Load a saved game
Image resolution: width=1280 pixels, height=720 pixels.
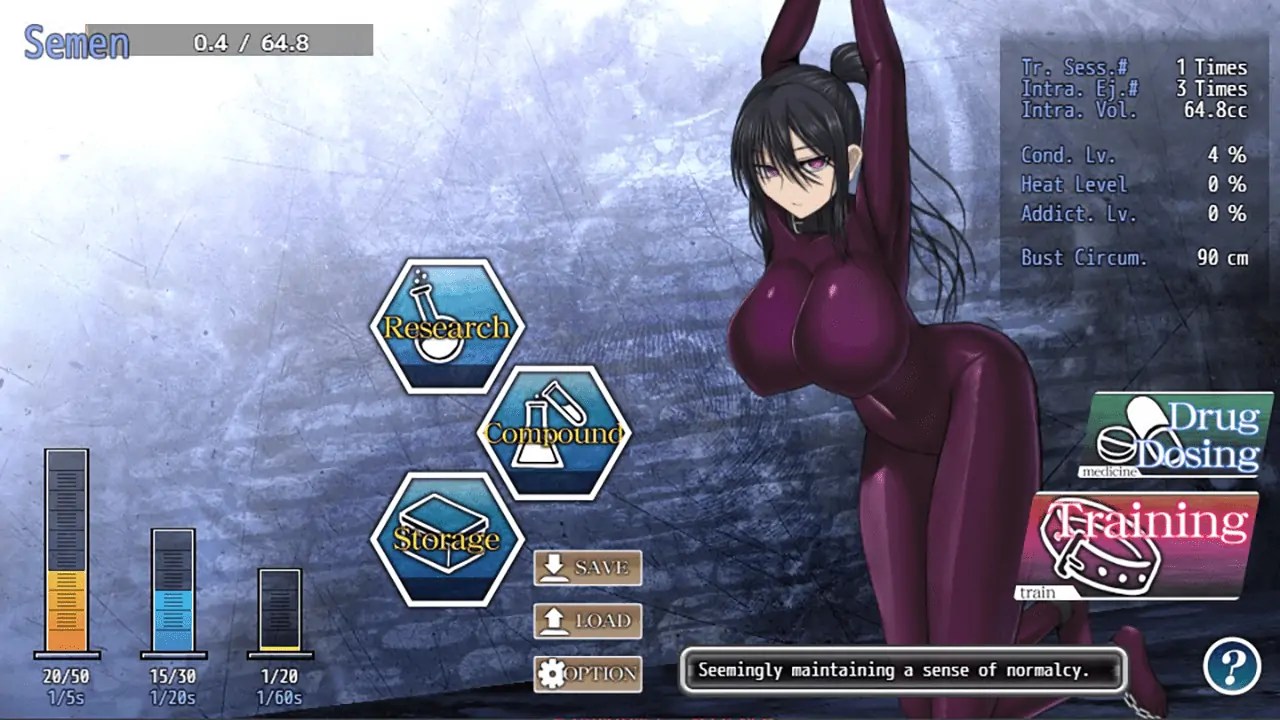tap(587, 621)
